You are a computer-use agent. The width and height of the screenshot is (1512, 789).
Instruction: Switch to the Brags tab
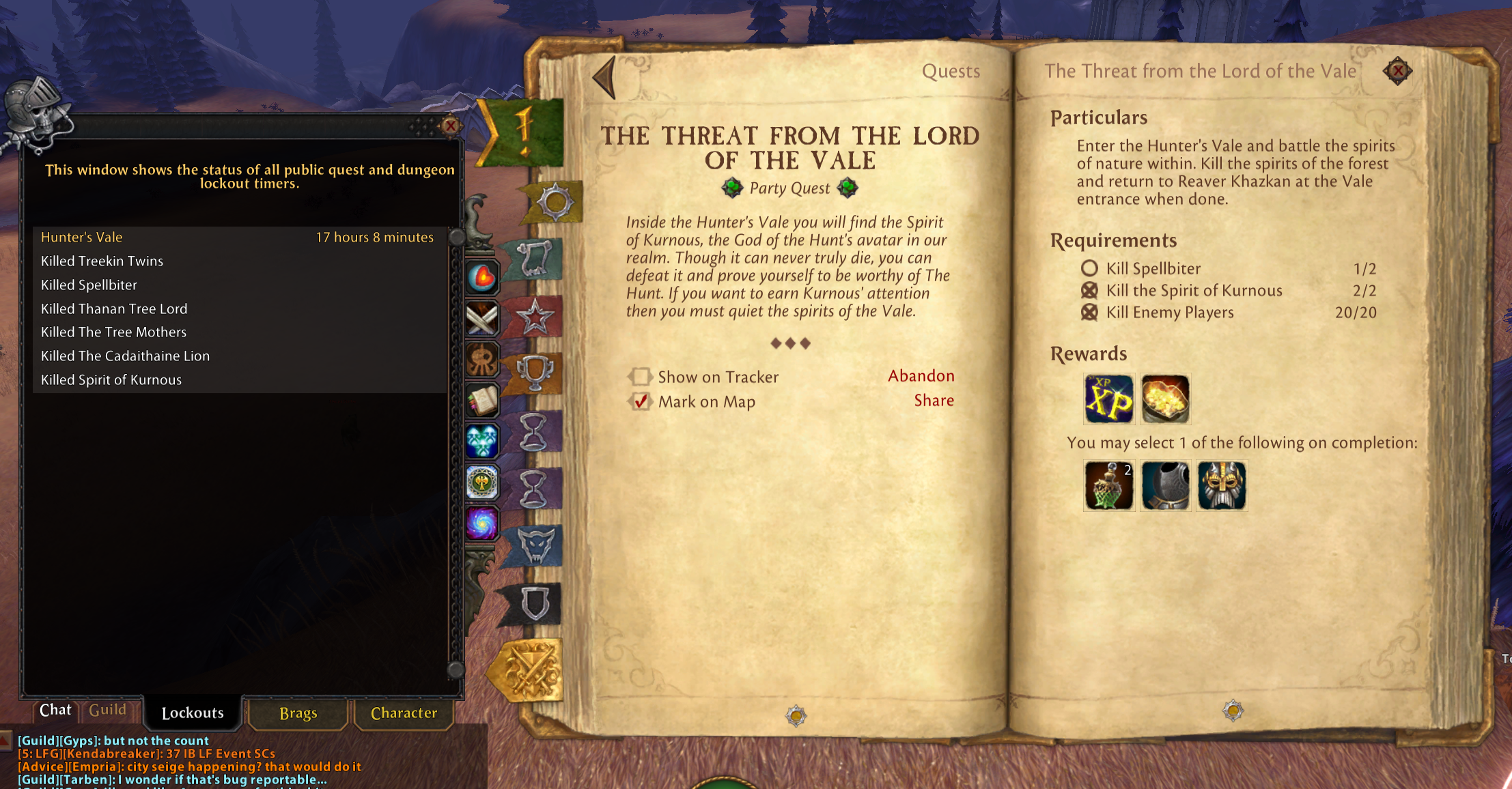tap(298, 713)
